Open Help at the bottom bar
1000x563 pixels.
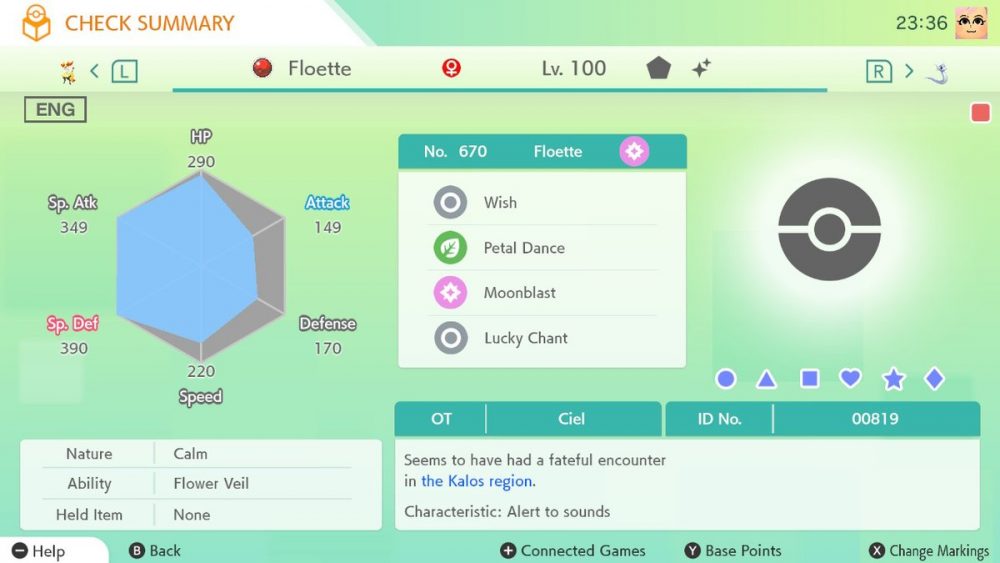click(x=40, y=551)
